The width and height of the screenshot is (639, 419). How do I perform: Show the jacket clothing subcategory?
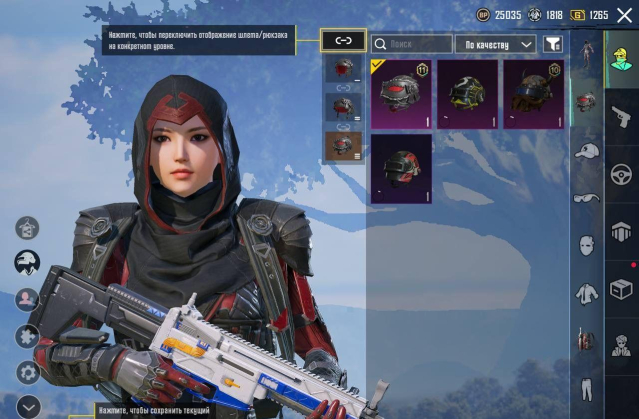tap(586, 293)
